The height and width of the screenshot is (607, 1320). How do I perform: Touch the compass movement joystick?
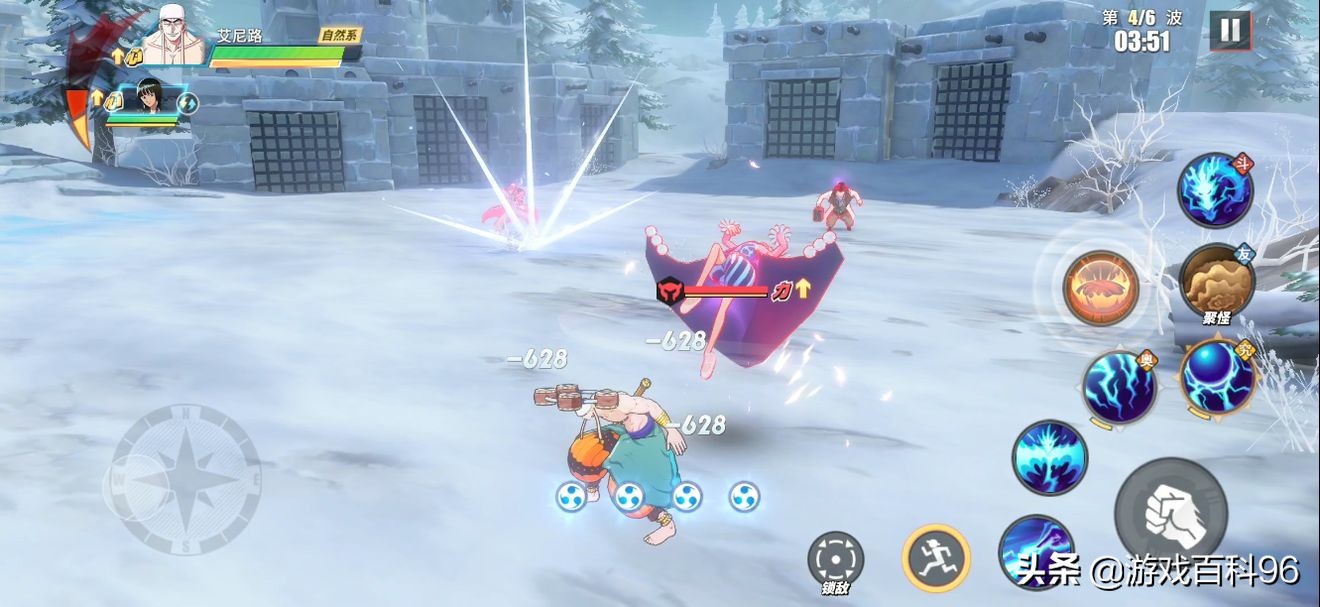pyautogui.click(x=186, y=480)
